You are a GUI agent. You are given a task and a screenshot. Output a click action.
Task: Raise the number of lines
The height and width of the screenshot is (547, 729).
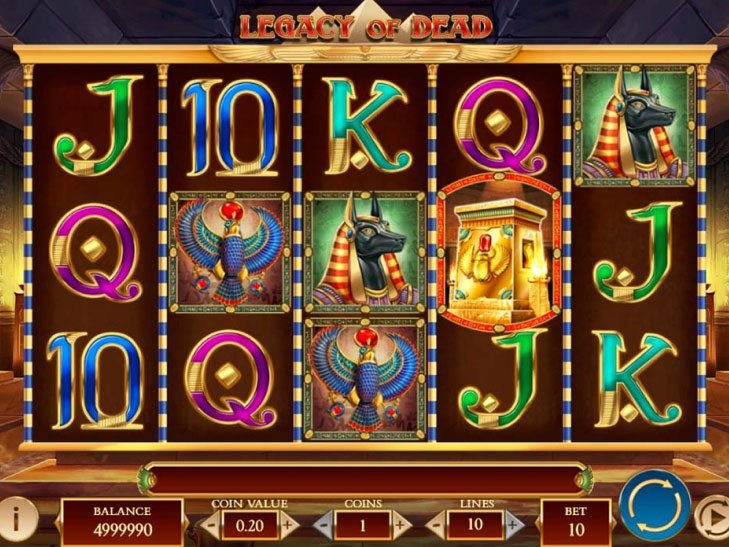pyautogui.click(x=512, y=523)
